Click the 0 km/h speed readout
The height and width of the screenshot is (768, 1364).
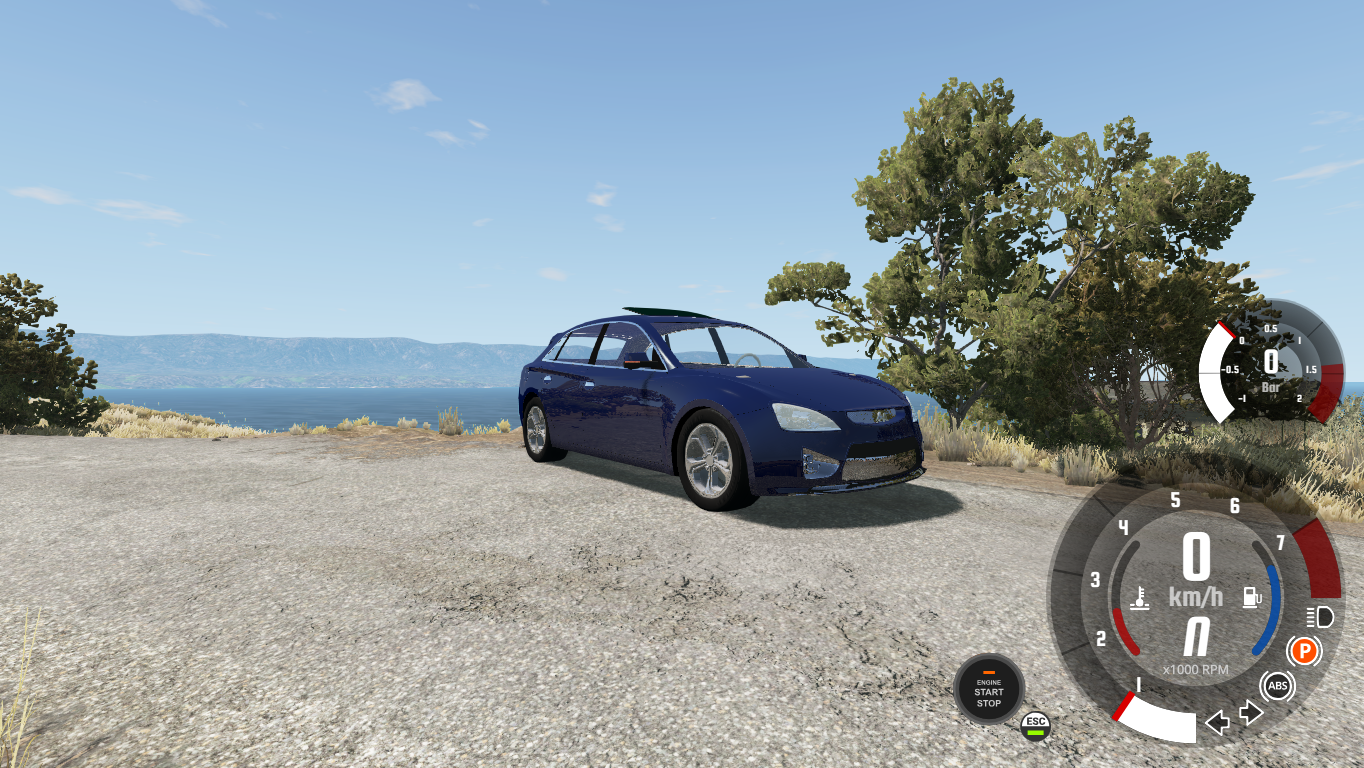click(1197, 555)
